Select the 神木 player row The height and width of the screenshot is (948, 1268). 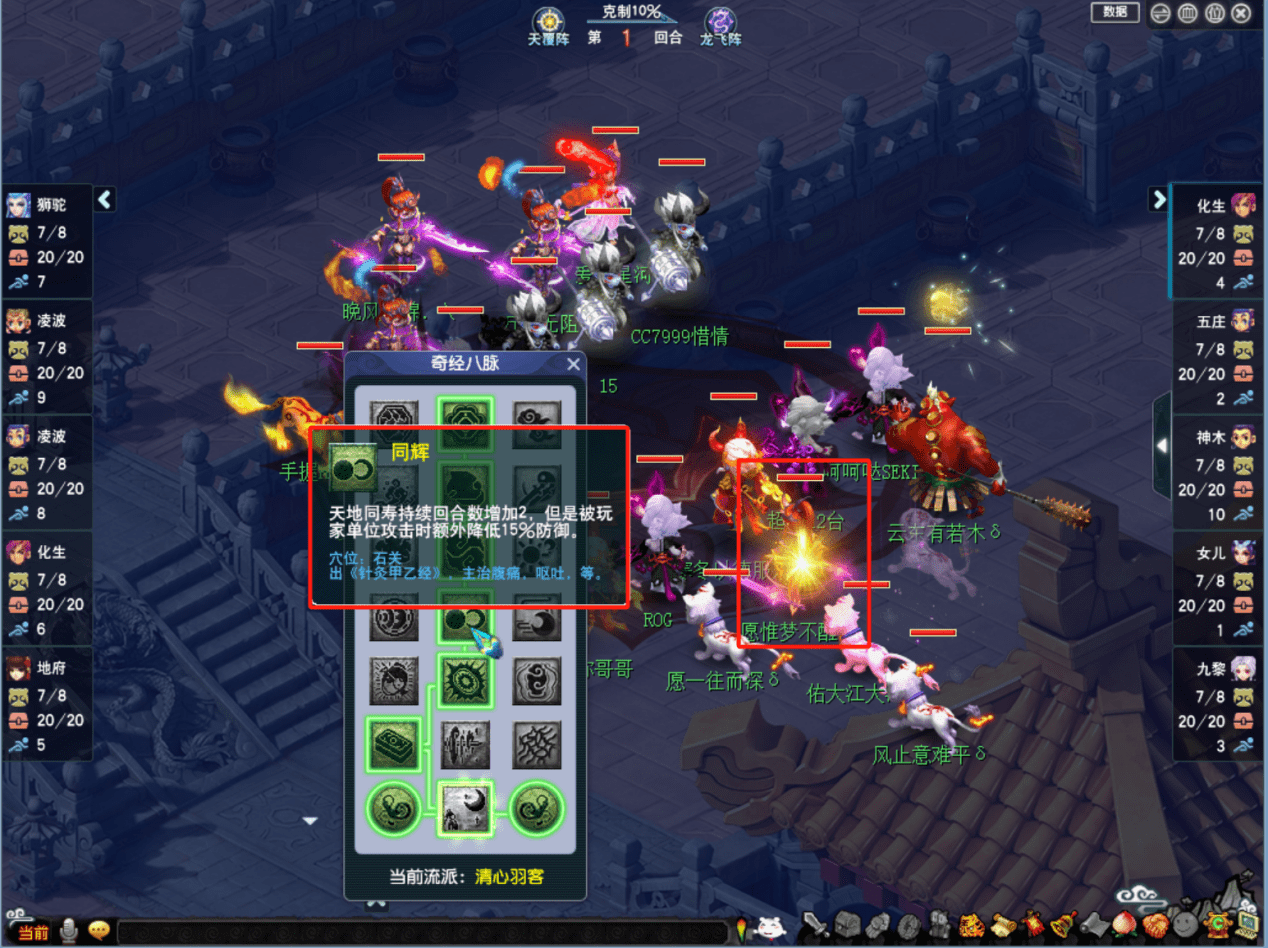(x=1220, y=473)
